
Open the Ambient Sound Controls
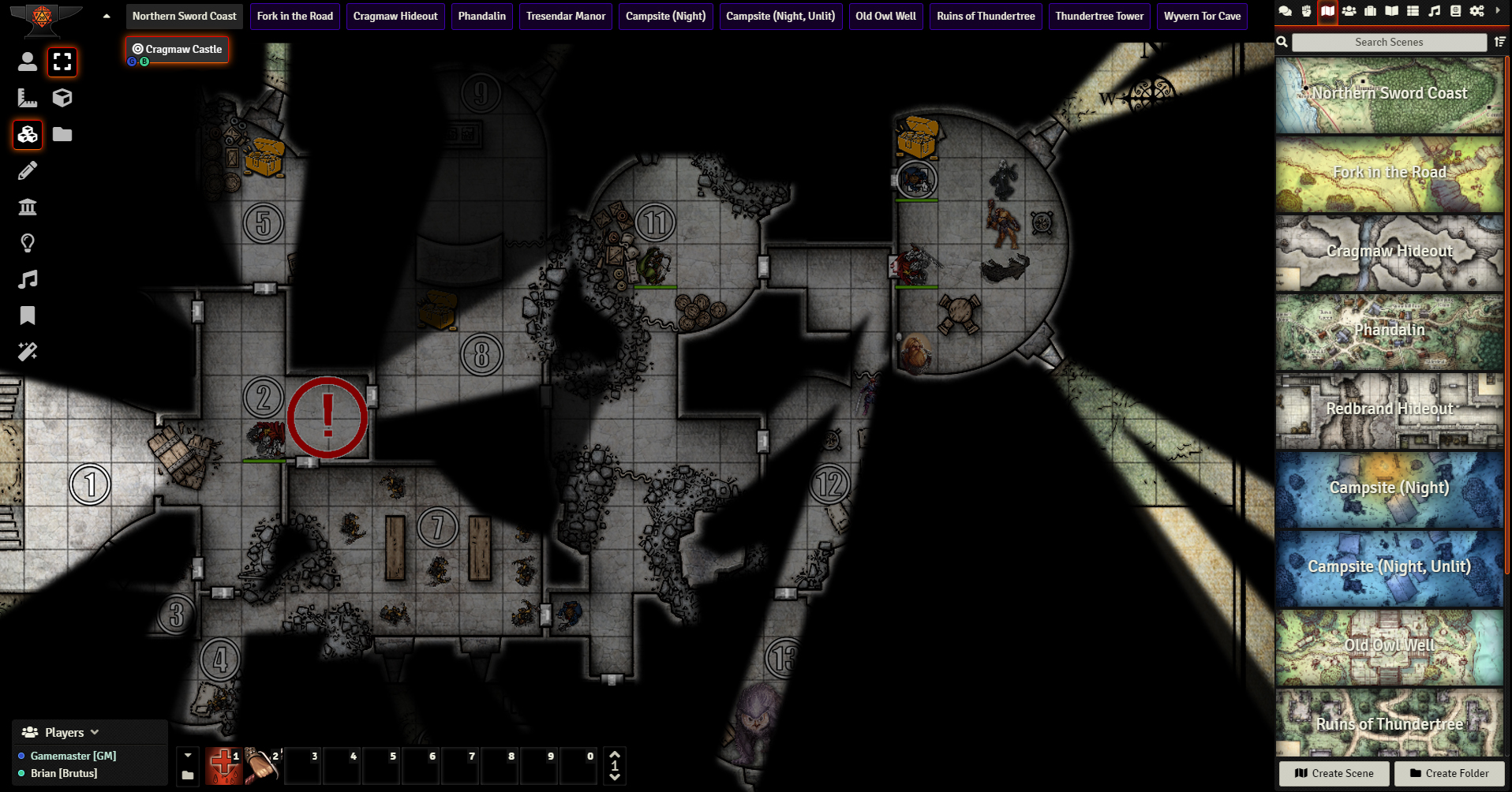28,279
